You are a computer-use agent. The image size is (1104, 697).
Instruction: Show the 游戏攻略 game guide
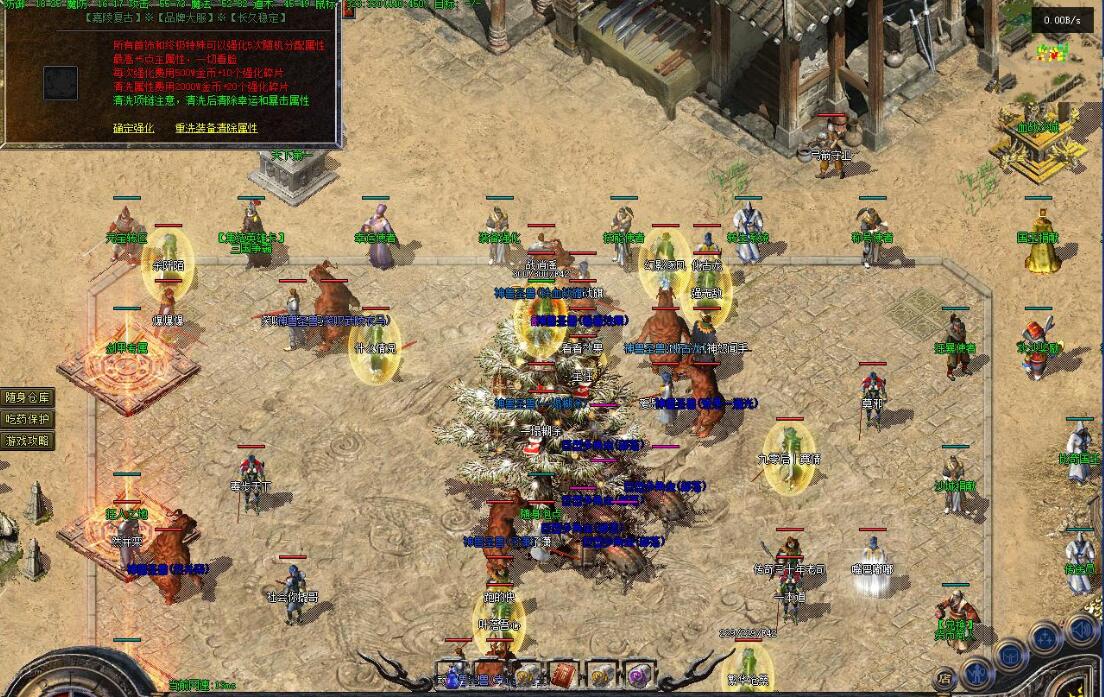[28, 440]
